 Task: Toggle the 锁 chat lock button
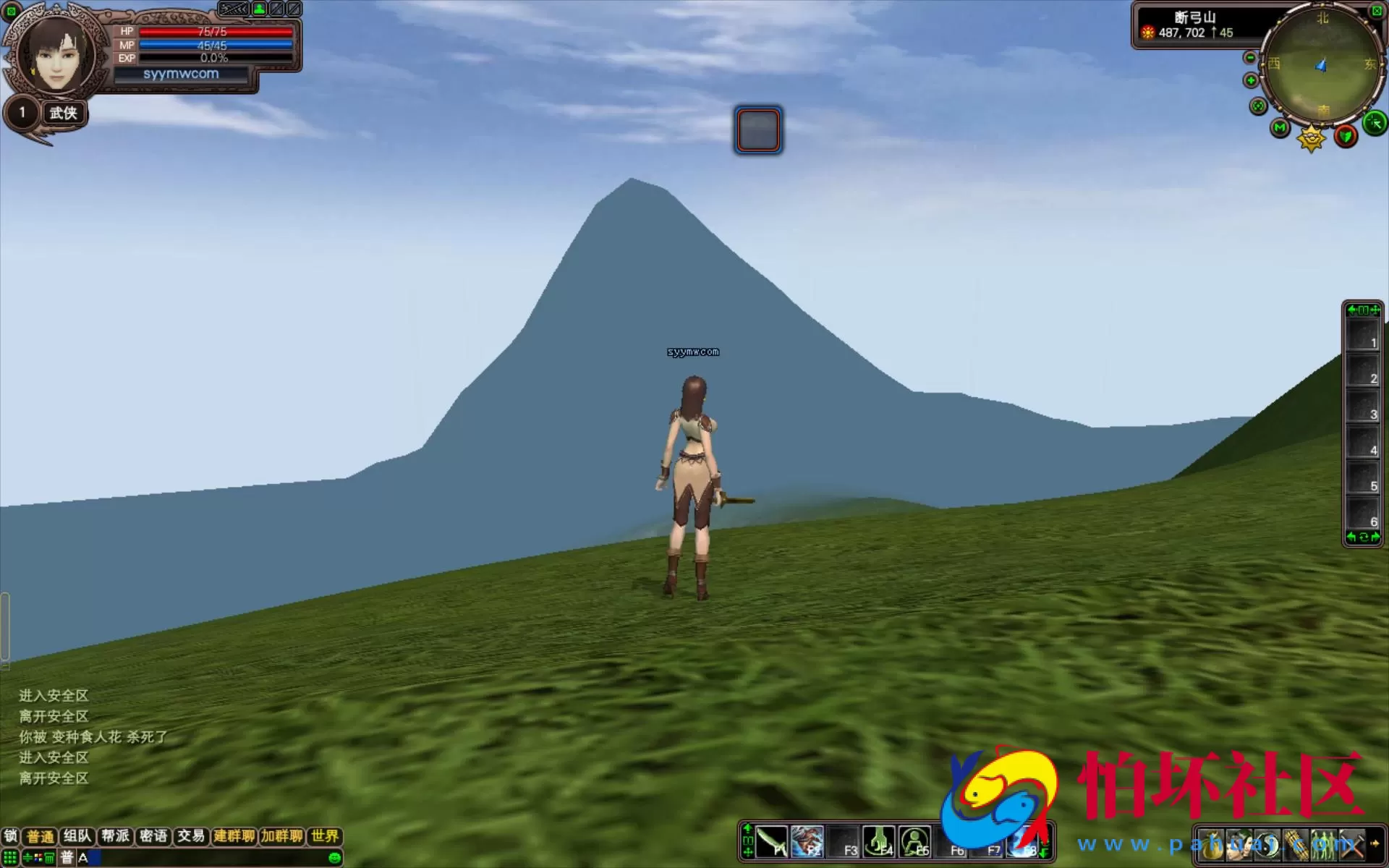11,836
